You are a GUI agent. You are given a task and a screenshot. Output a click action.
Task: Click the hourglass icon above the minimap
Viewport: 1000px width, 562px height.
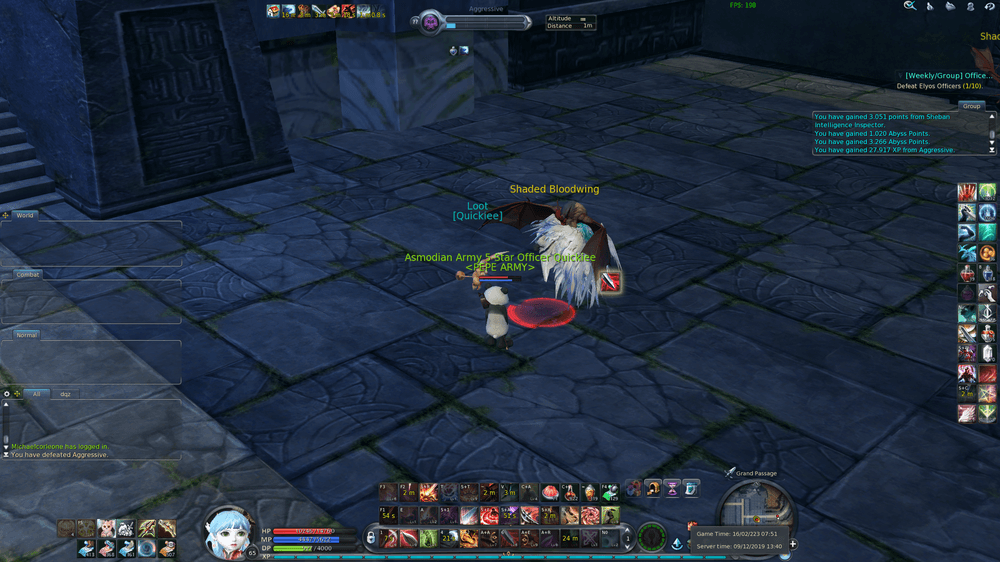tap(672, 488)
